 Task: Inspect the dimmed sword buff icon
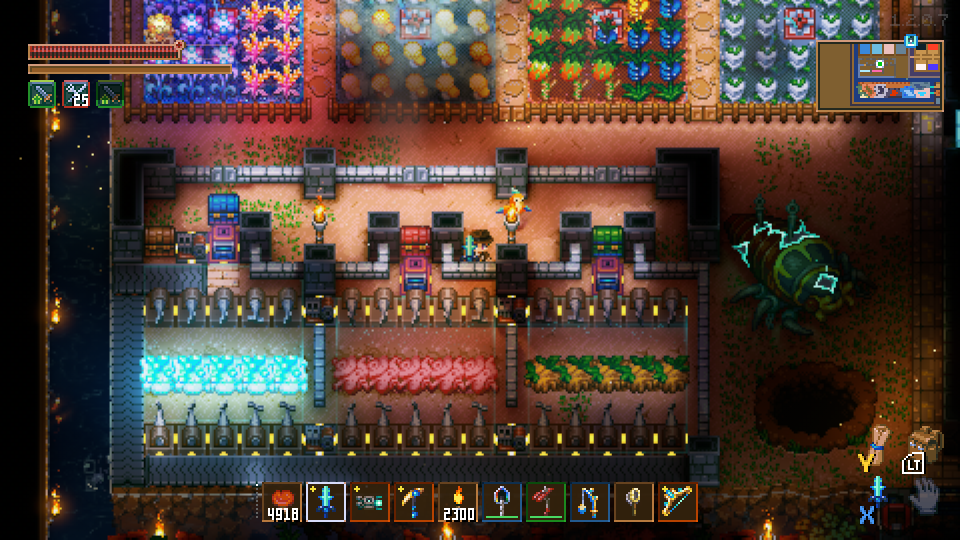110,94
